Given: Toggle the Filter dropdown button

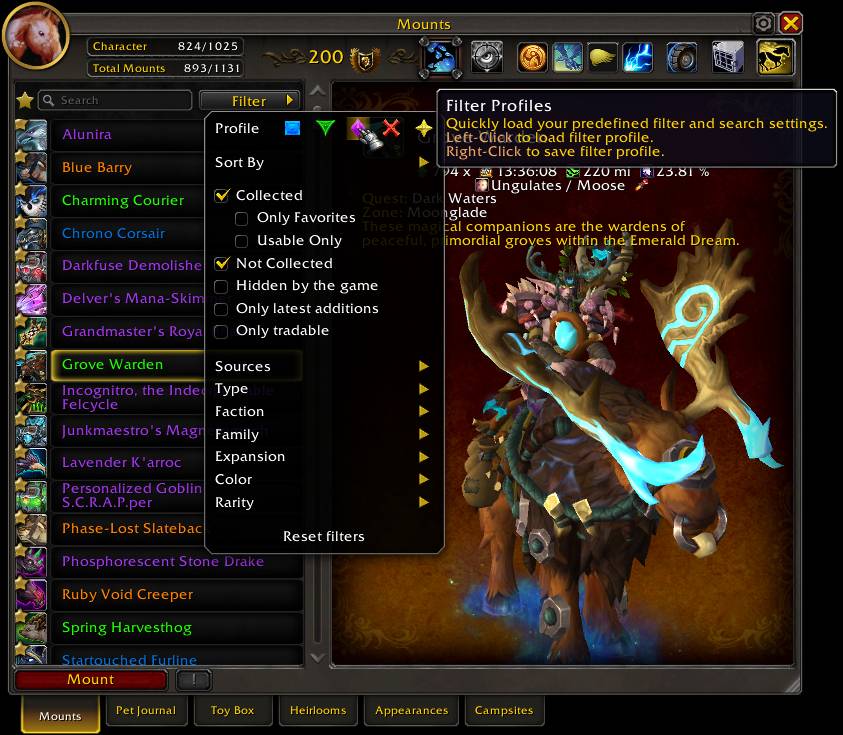Looking at the screenshot, I should coord(250,101).
